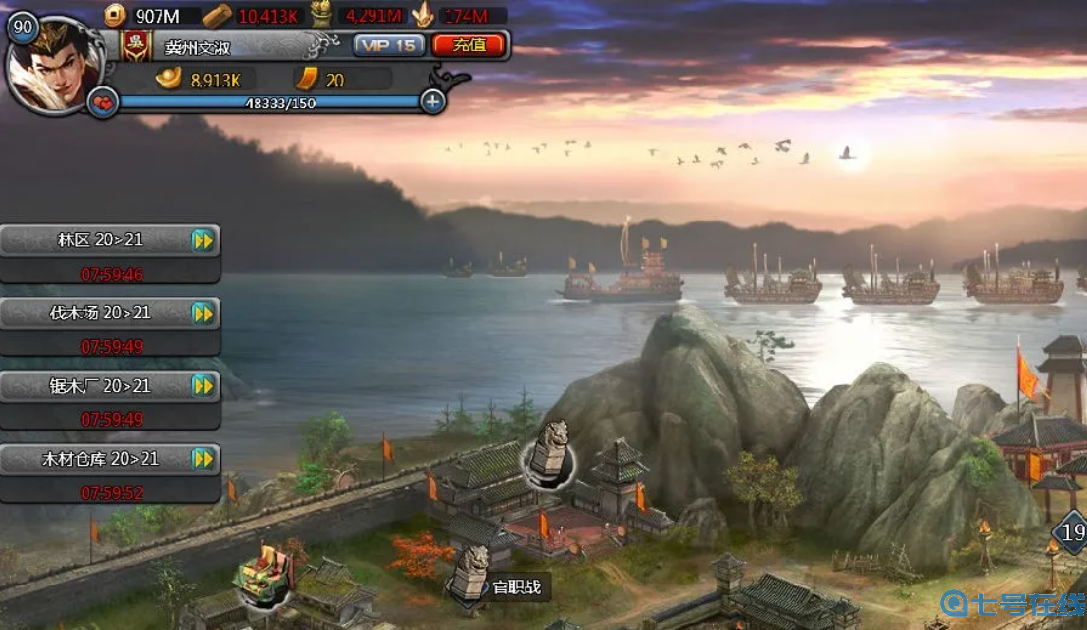Screen dimensions: 1087x630
Task: Click the hearts icon on stamina bar
Action: coord(102,102)
